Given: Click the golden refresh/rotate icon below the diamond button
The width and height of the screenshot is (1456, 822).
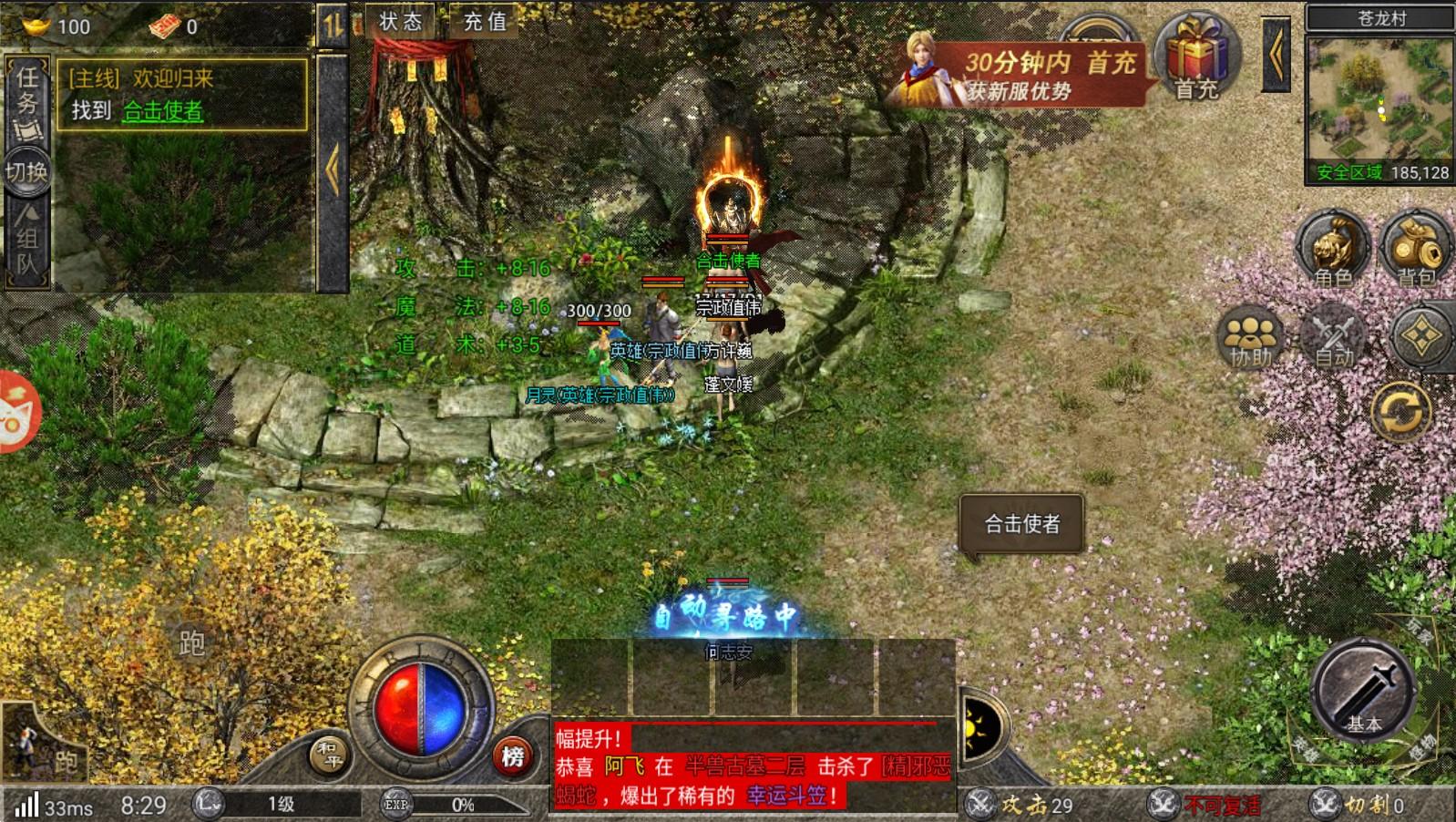Looking at the screenshot, I should pyautogui.click(x=1400, y=410).
